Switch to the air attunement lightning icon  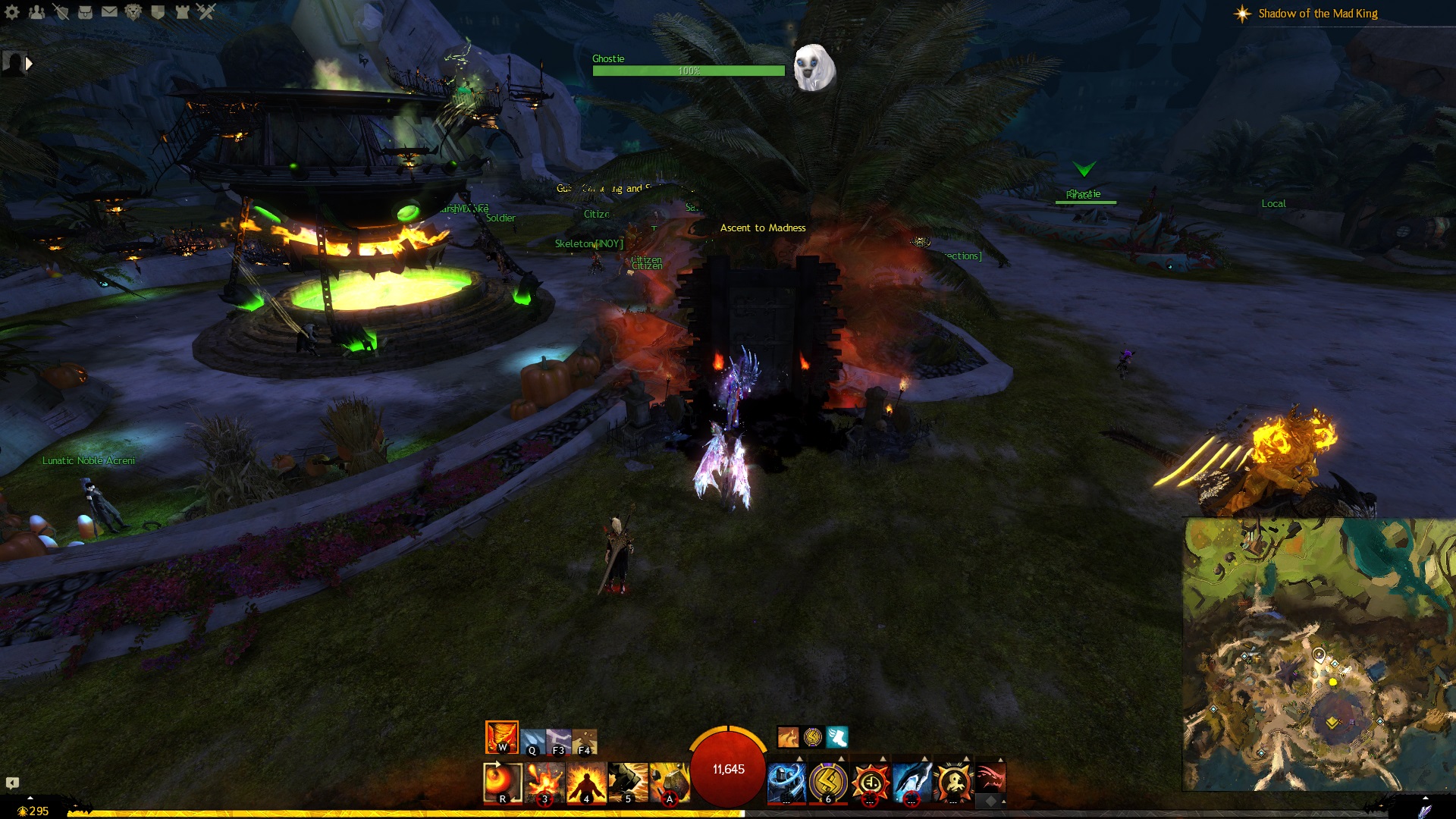[x=559, y=742]
